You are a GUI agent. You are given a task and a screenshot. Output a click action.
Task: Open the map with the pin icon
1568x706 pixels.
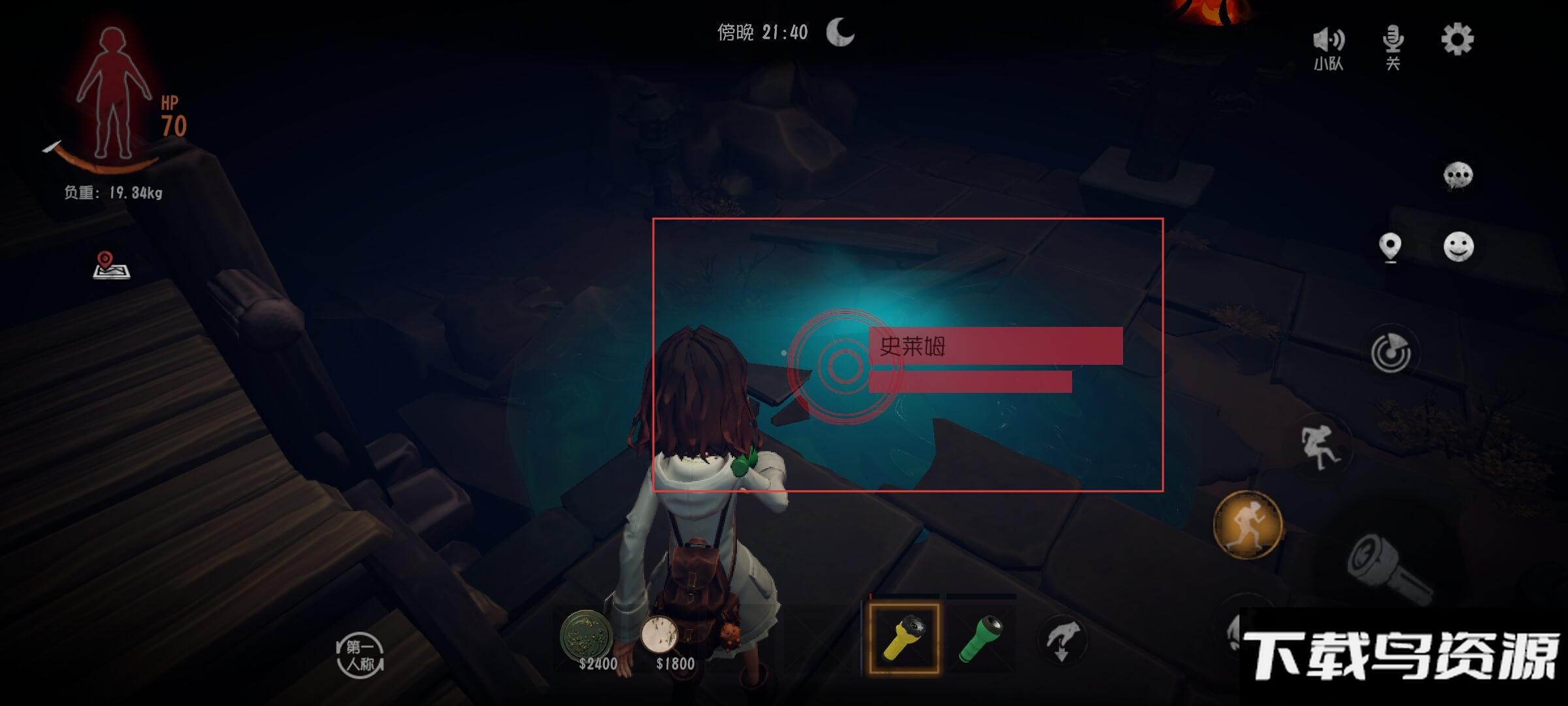tap(111, 265)
